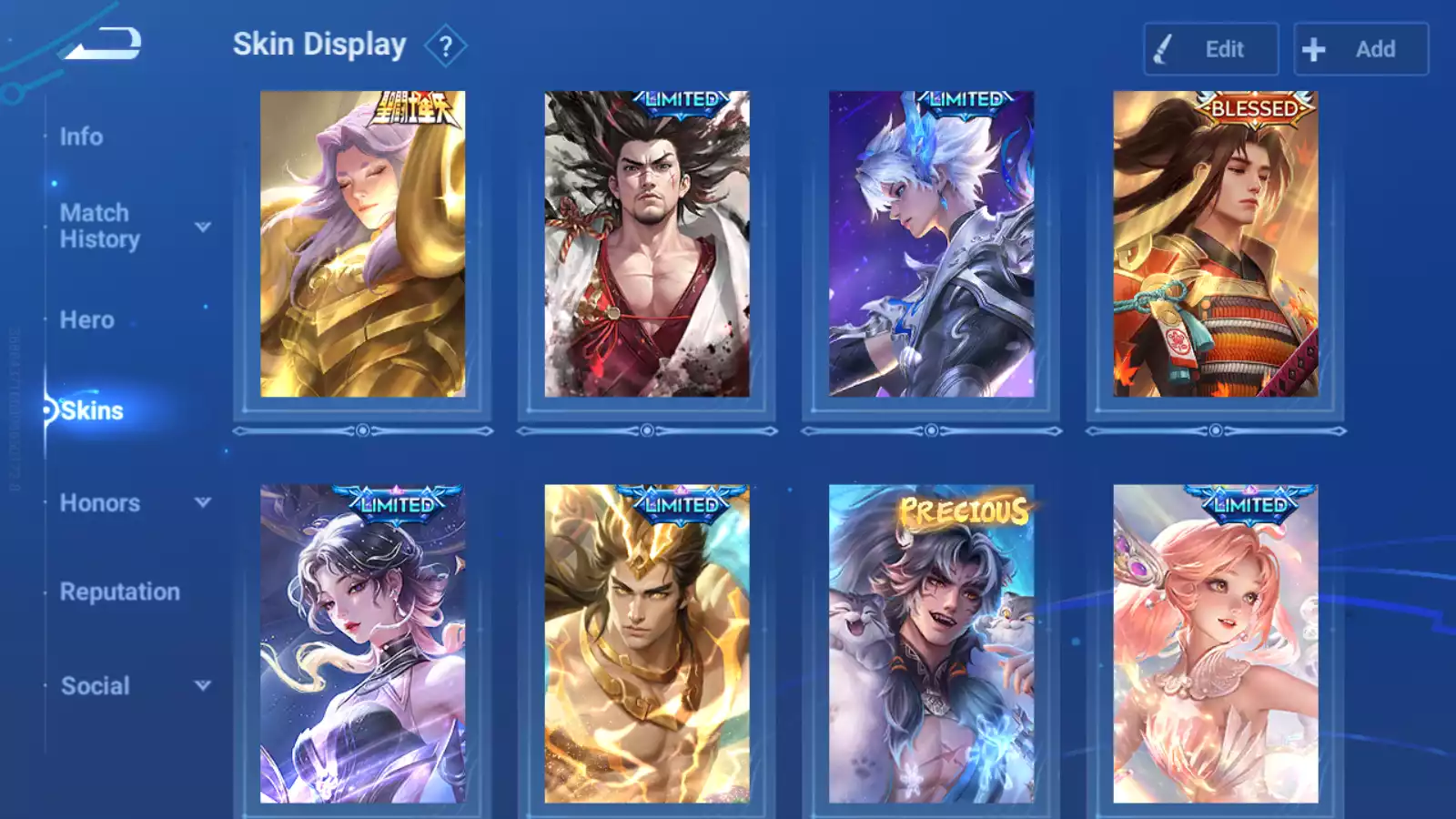Switch to the Info tab
The width and height of the screenshot is (1456, 819).
coord(81,136)
